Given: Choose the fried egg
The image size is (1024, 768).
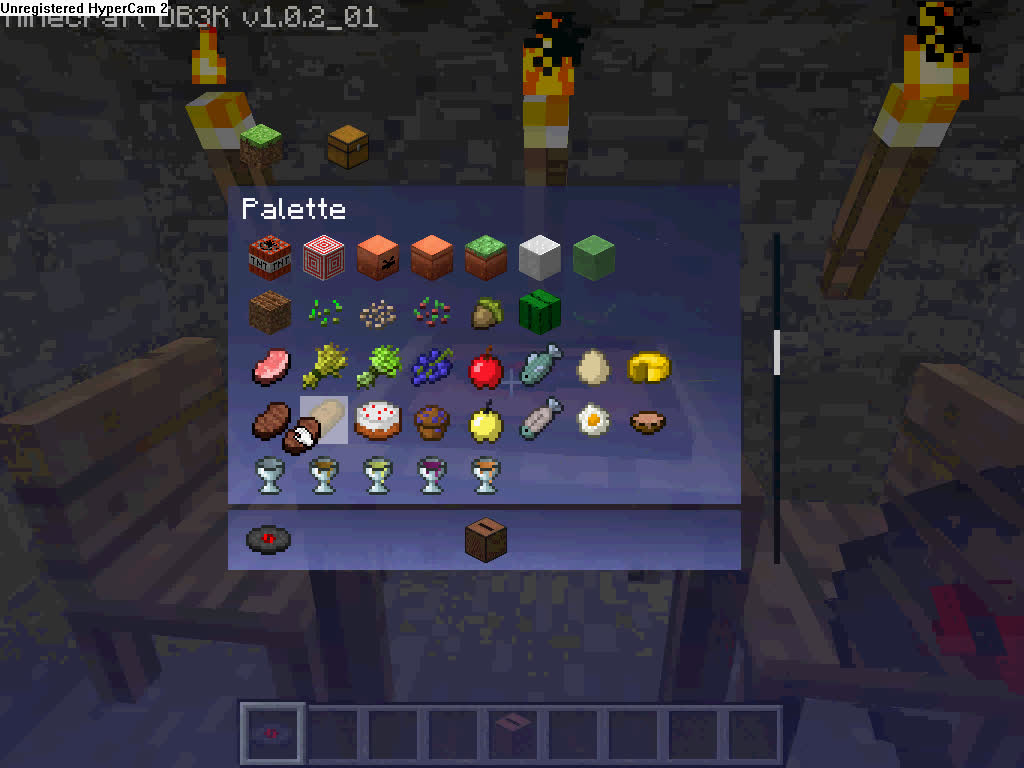Looking at the screenshot, I should (594, 421).
